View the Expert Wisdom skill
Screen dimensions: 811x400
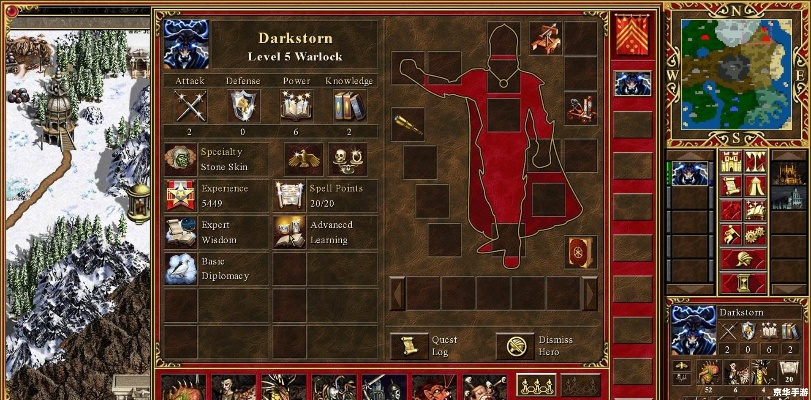coord(180,232)
